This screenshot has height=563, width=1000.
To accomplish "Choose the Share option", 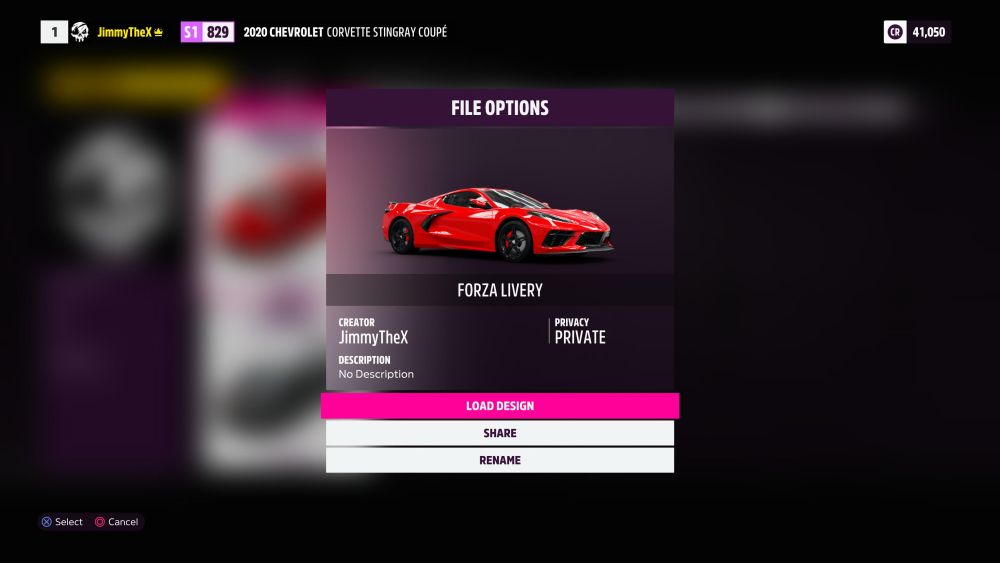I will click(x=499, y=433).
